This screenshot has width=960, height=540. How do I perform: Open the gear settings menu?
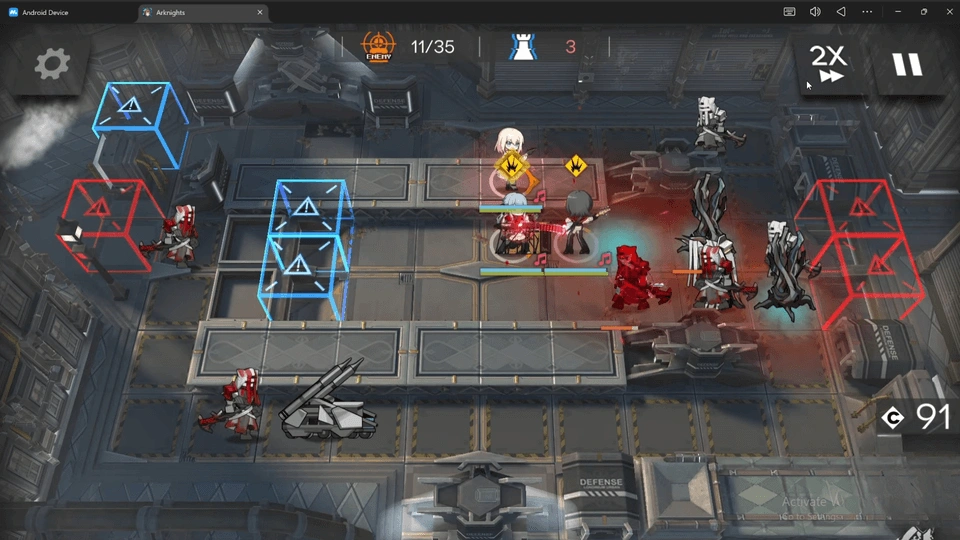pyautogui.click(x=52, y=65)
